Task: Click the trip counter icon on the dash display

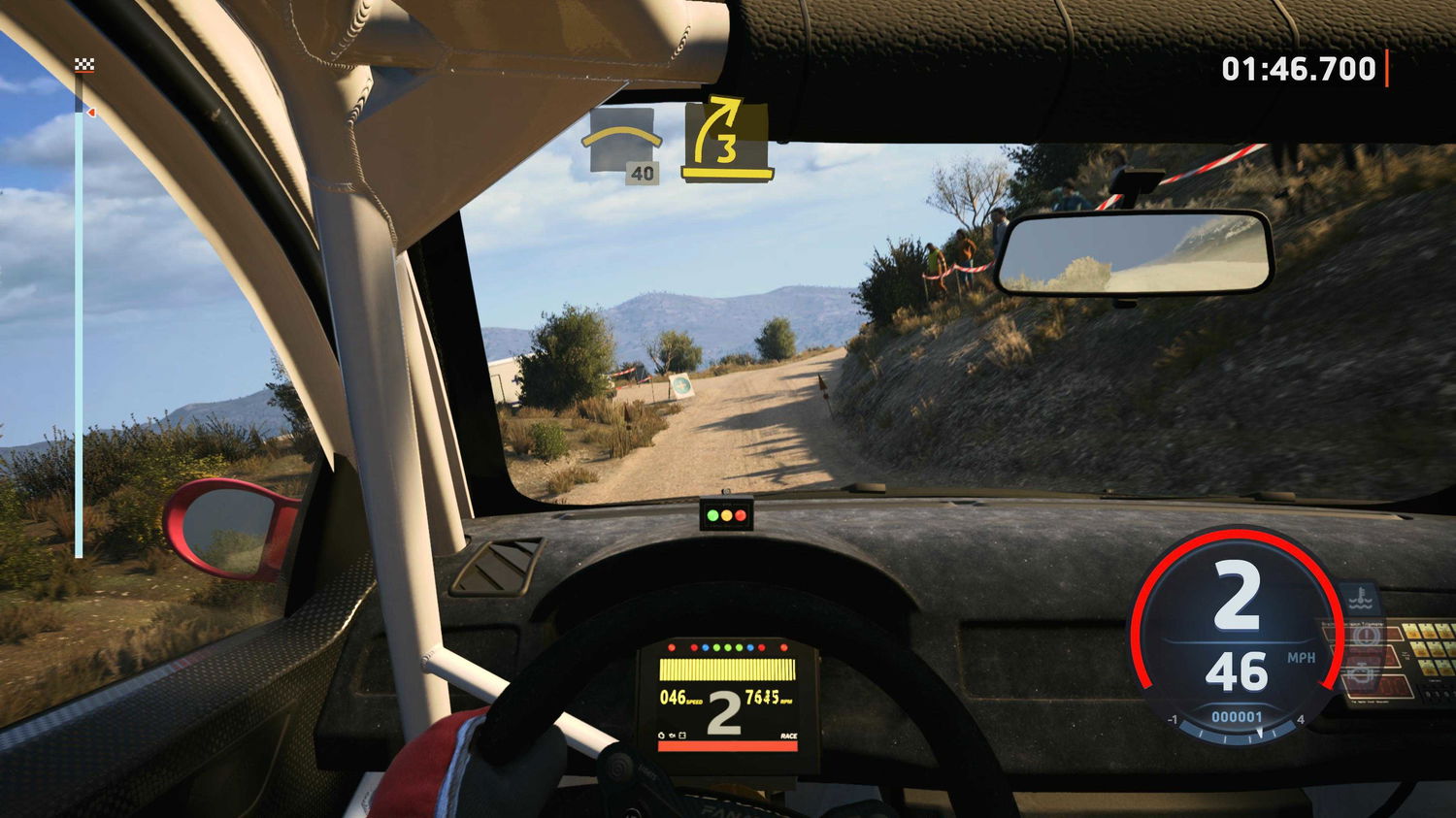Action: coord(660,735)
